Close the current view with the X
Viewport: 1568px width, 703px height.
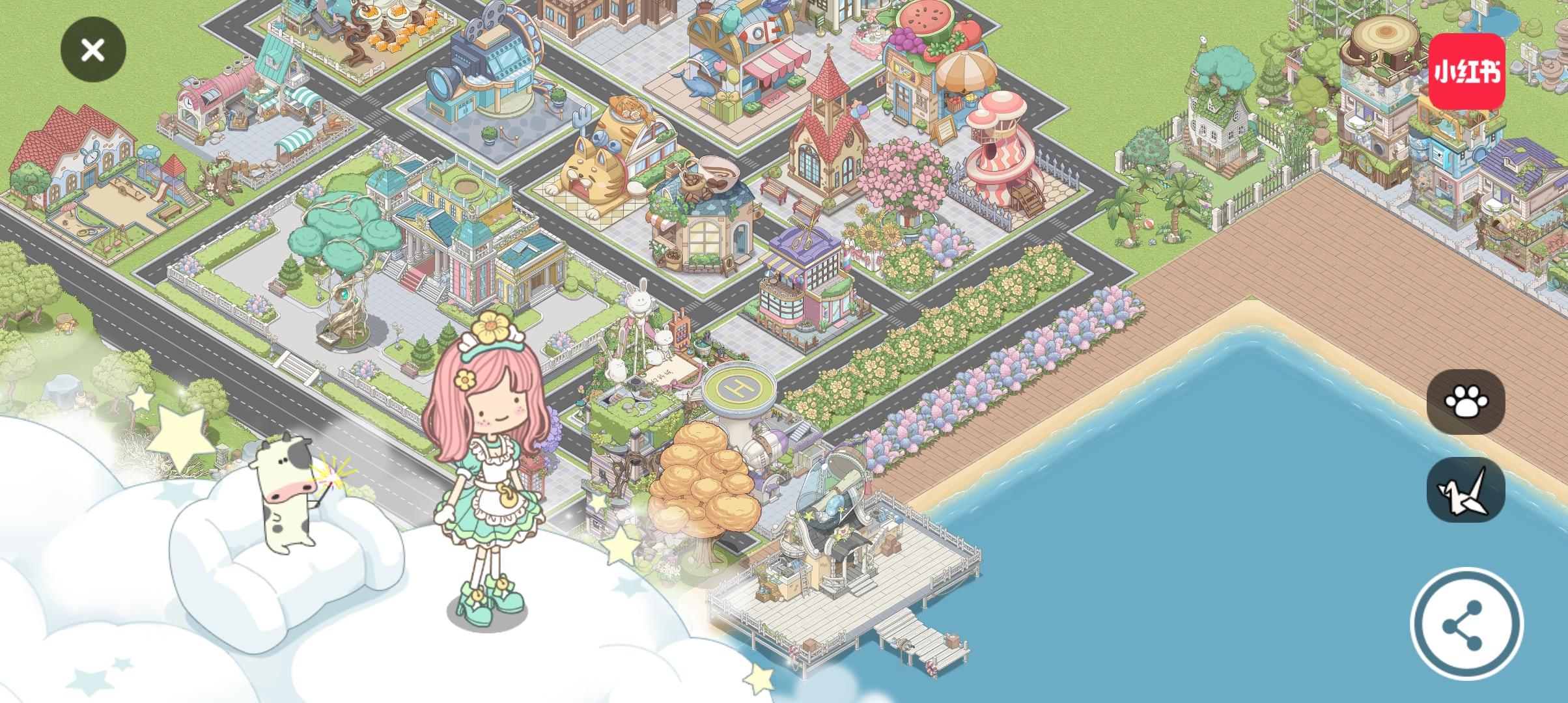92,50
